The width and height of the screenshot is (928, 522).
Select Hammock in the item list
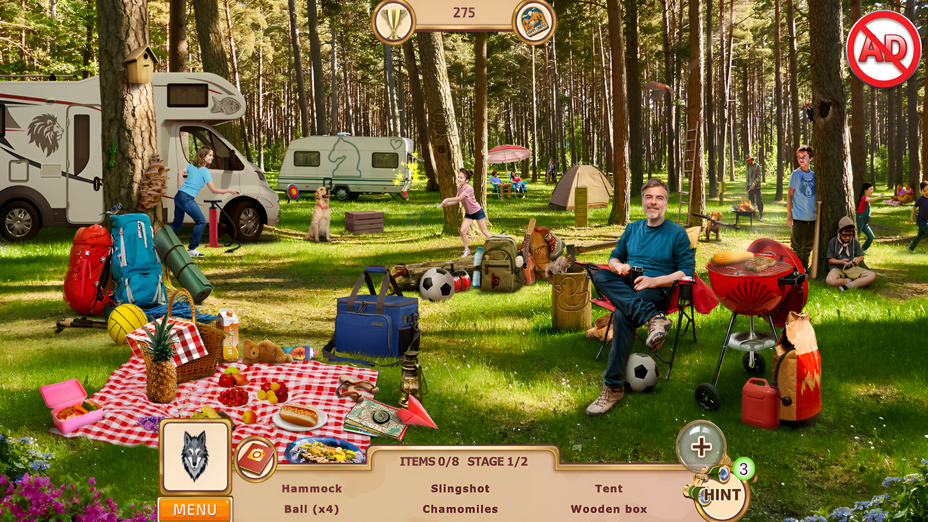[x=312, y=489]
